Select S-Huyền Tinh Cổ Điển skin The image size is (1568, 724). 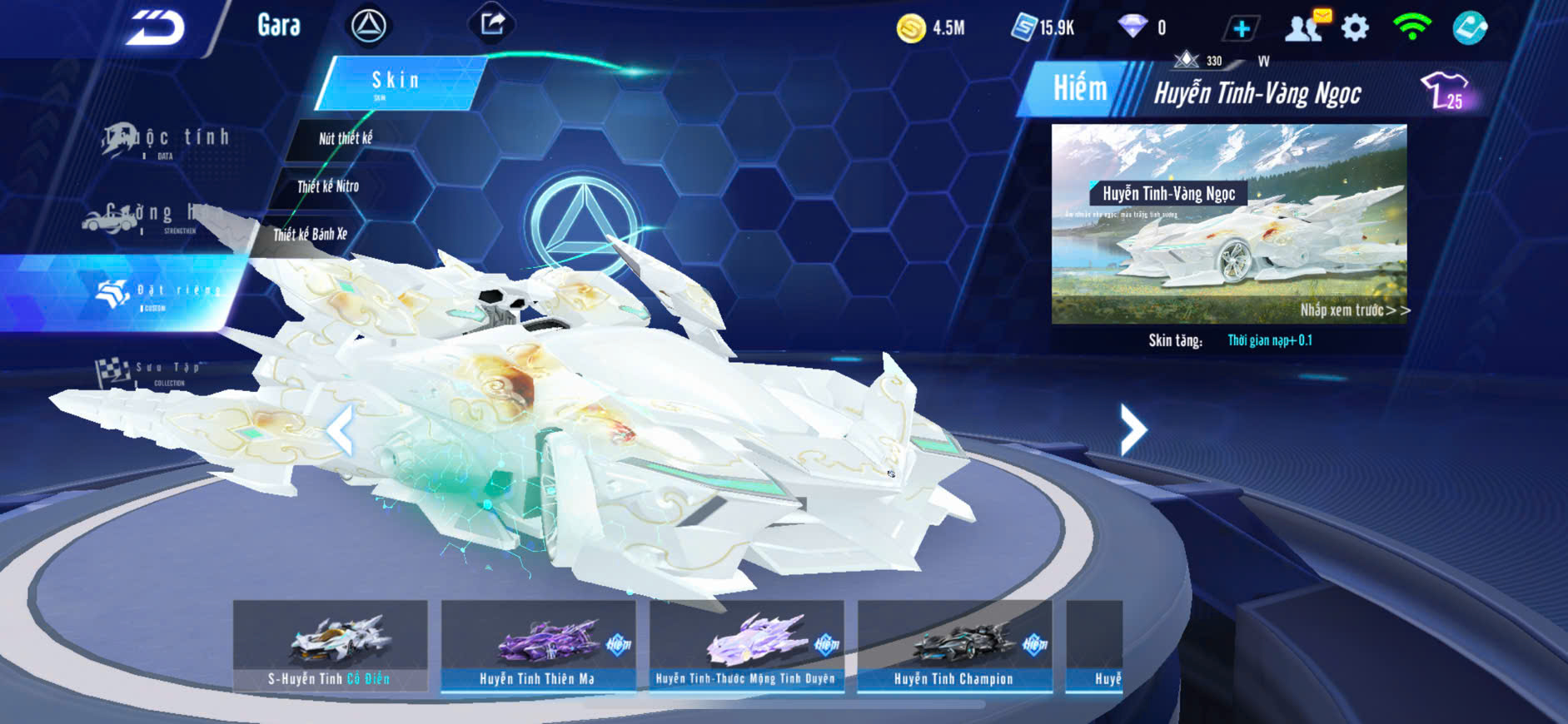tap(331, 646)
